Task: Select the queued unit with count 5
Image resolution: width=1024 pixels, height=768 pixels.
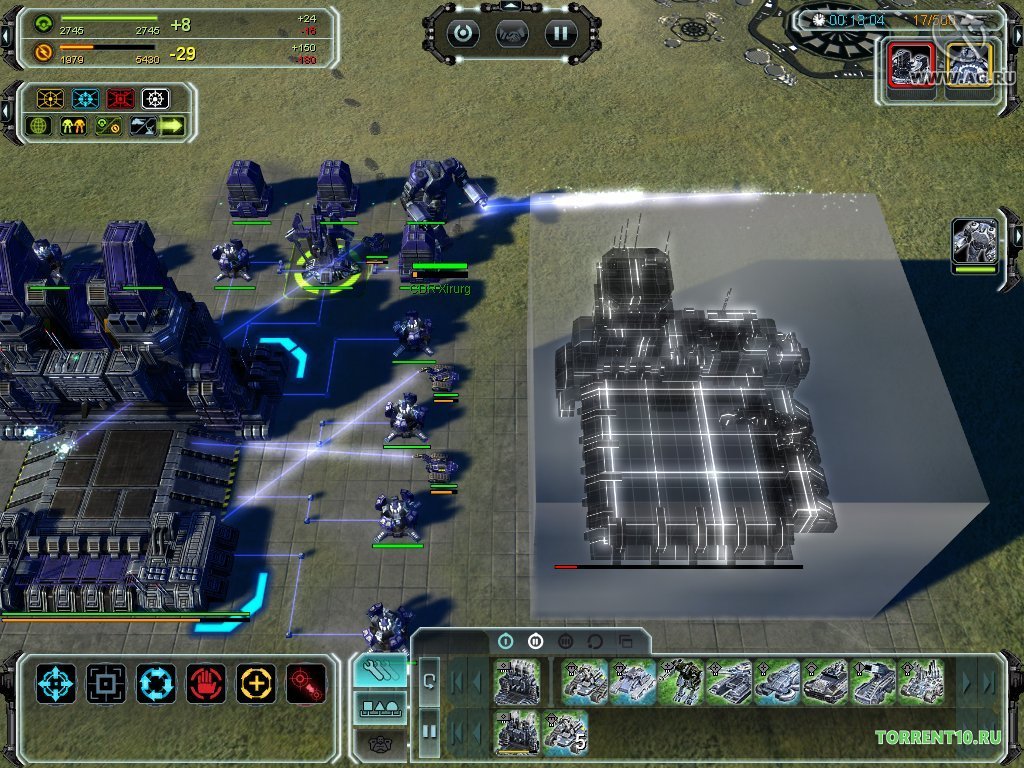Action: point(565,731)
